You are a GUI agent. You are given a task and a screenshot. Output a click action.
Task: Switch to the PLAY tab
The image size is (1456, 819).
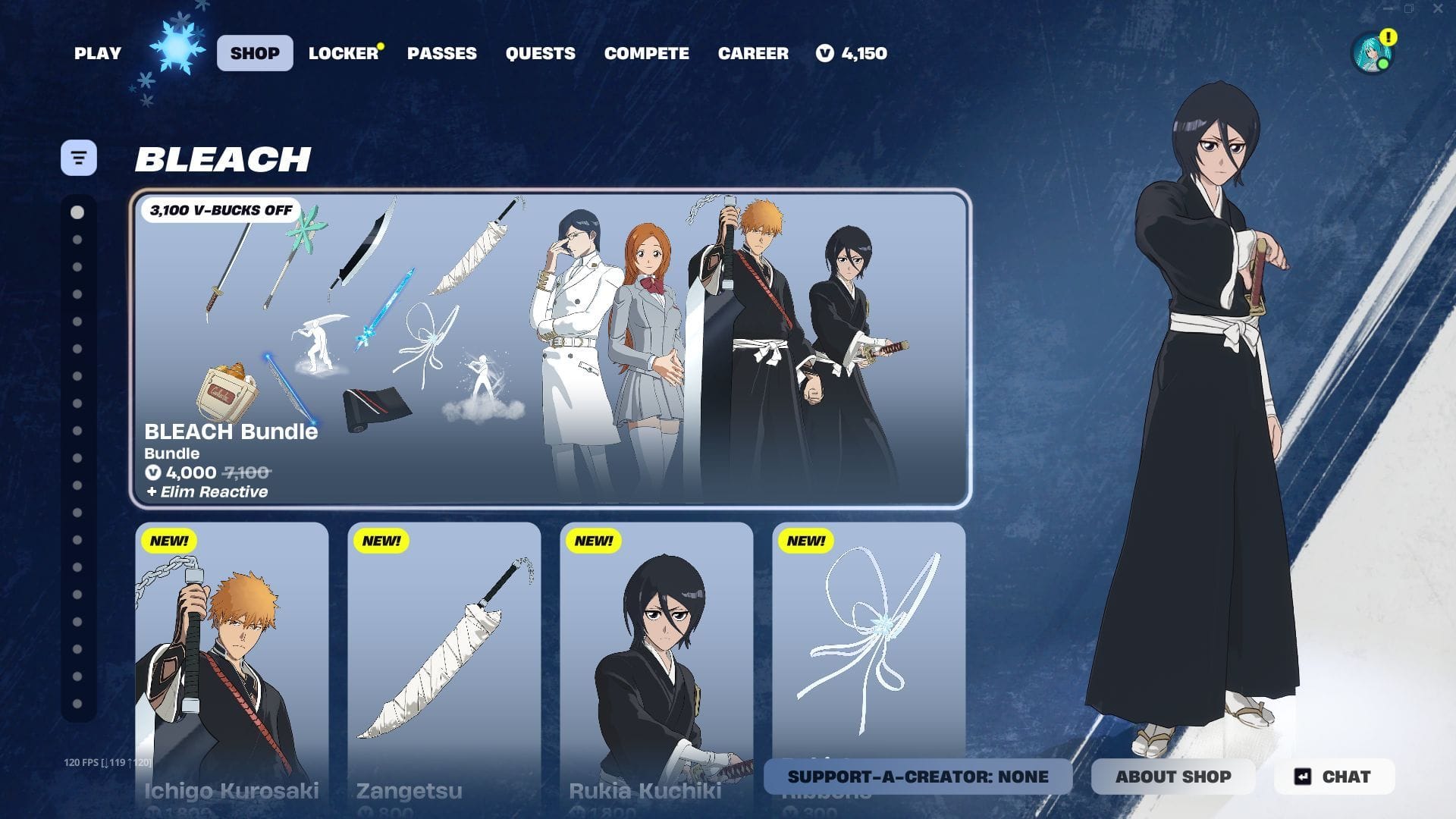point(97,53)
